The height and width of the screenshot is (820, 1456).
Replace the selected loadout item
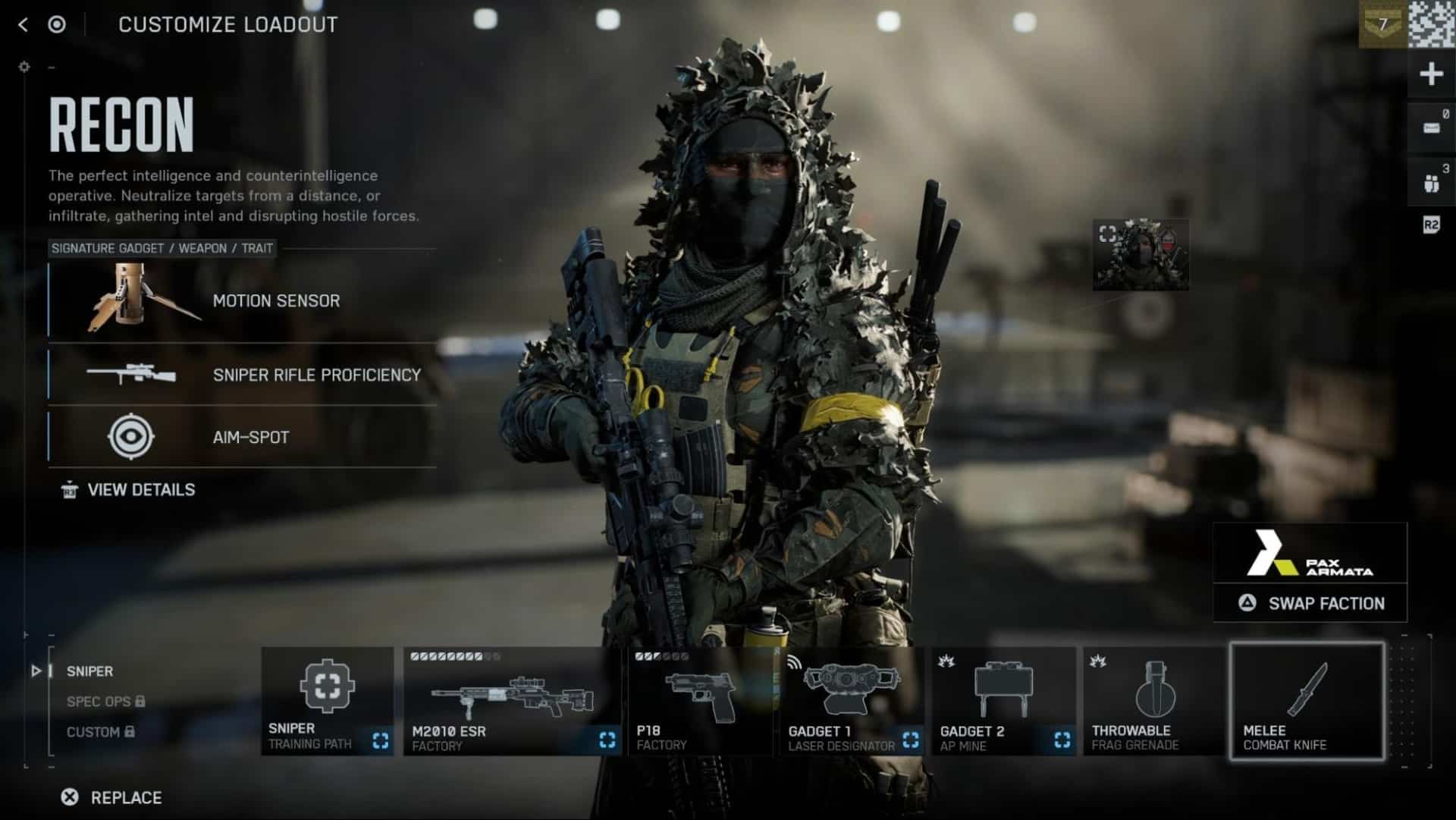(111, 797)
